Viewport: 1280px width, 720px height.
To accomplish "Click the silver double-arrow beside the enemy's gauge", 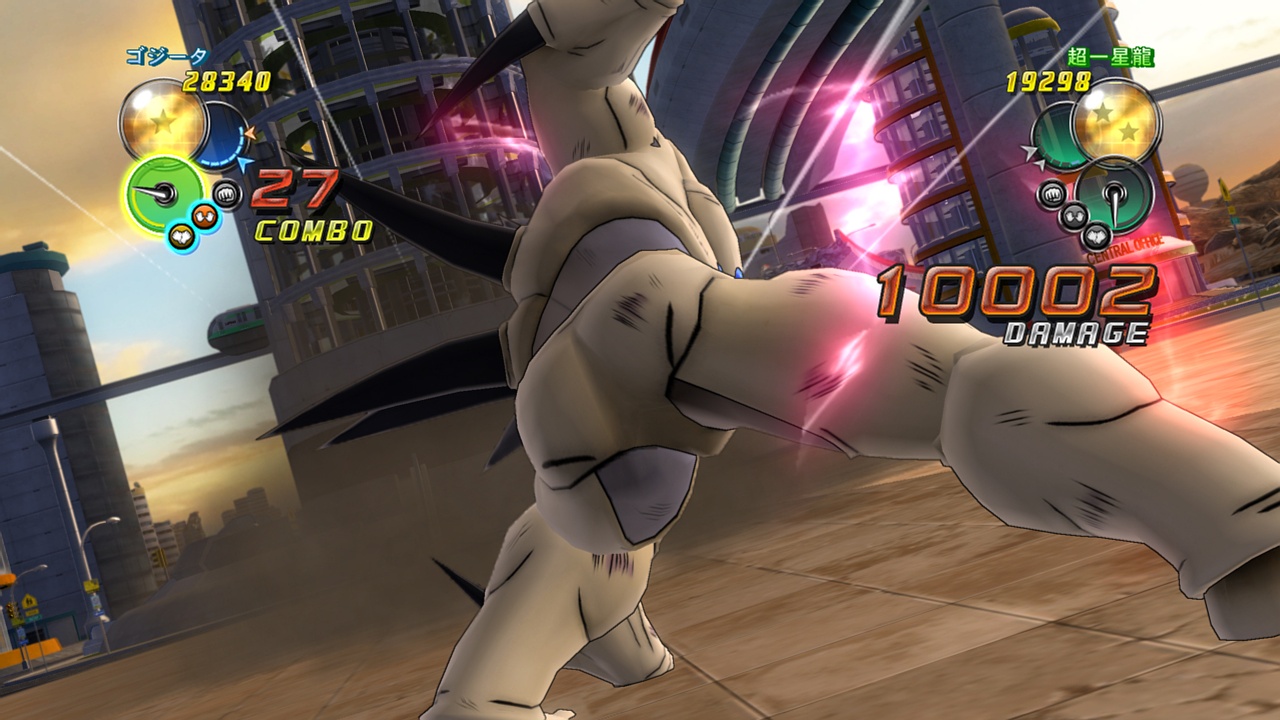I will click(1032, 154).
